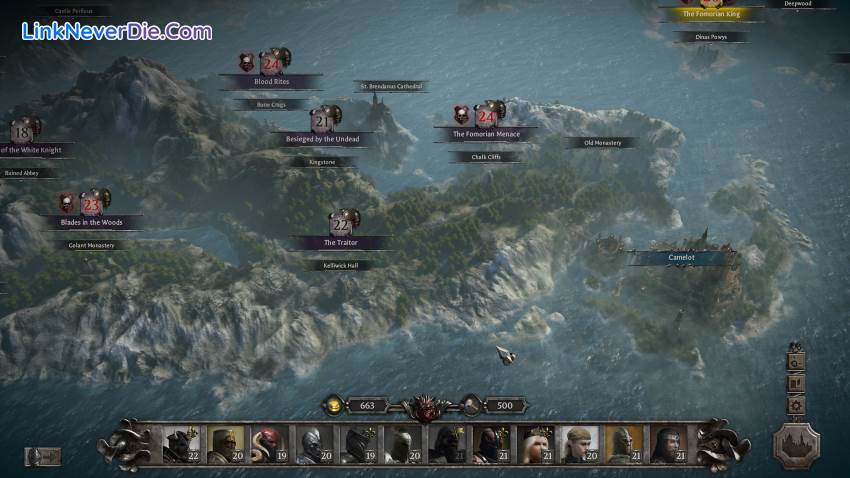
Task: Select Blades in the Woods mission
Action: [x=91, y=221]
